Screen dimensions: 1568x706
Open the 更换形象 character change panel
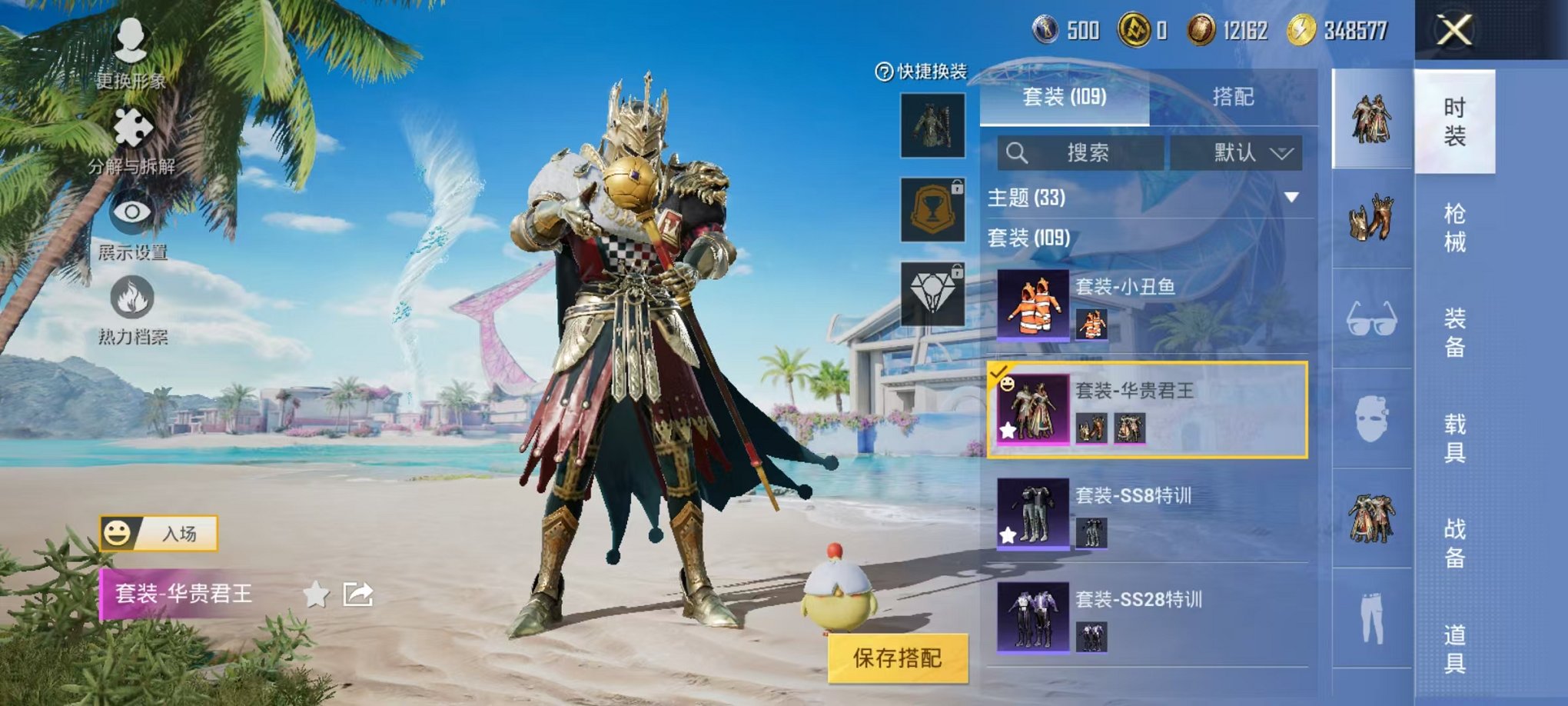click(x=132, y=54)
